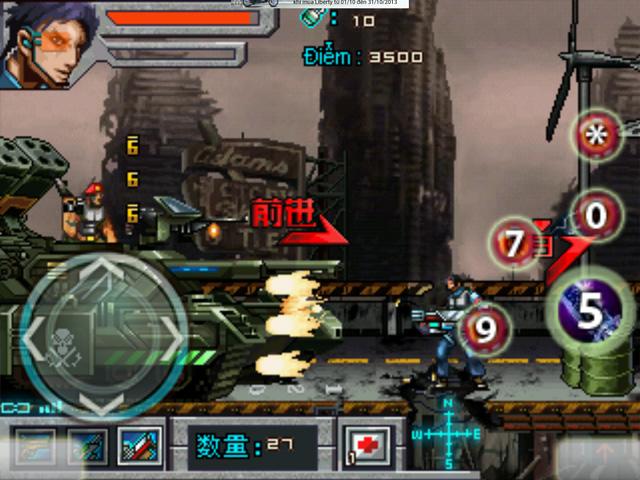Tap the red 0 action button

pyautogui.click(x=596, y=215)
